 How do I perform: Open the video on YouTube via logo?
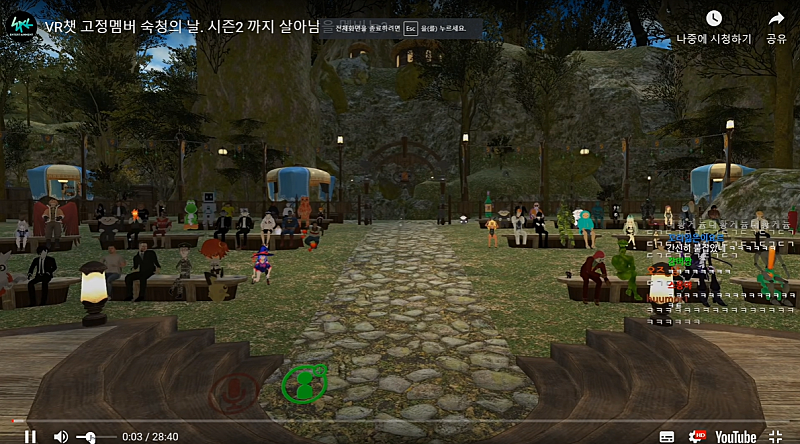tap(735, 436)
